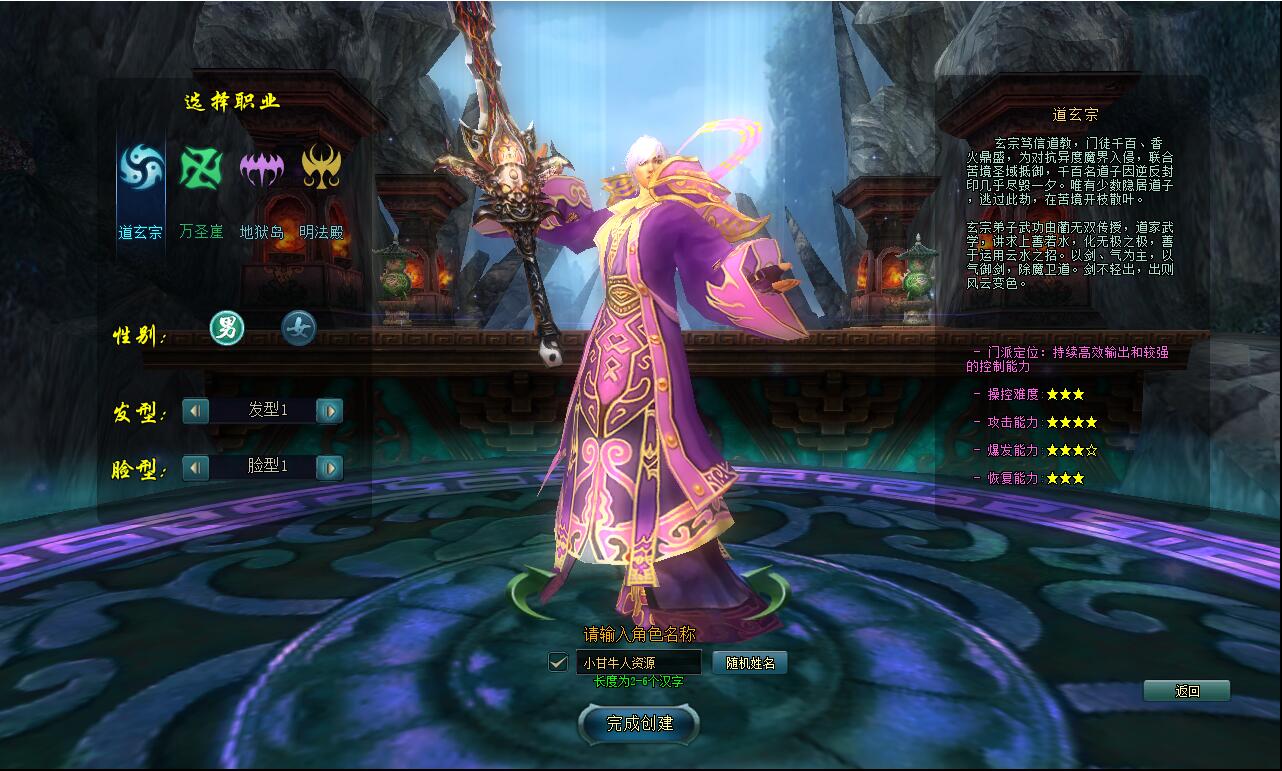Pick the 地狱岛 class

[261, 168]
